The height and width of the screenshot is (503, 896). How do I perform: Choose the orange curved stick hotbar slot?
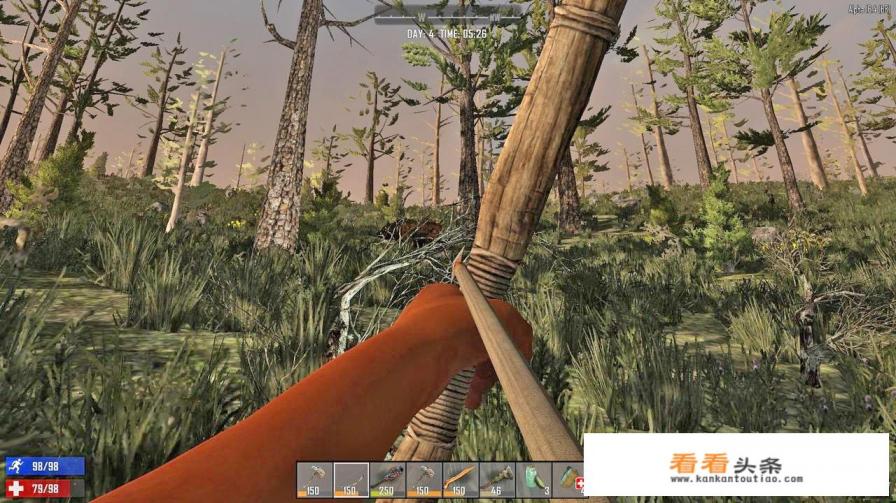pyautogui.click(x=460, y=479)
